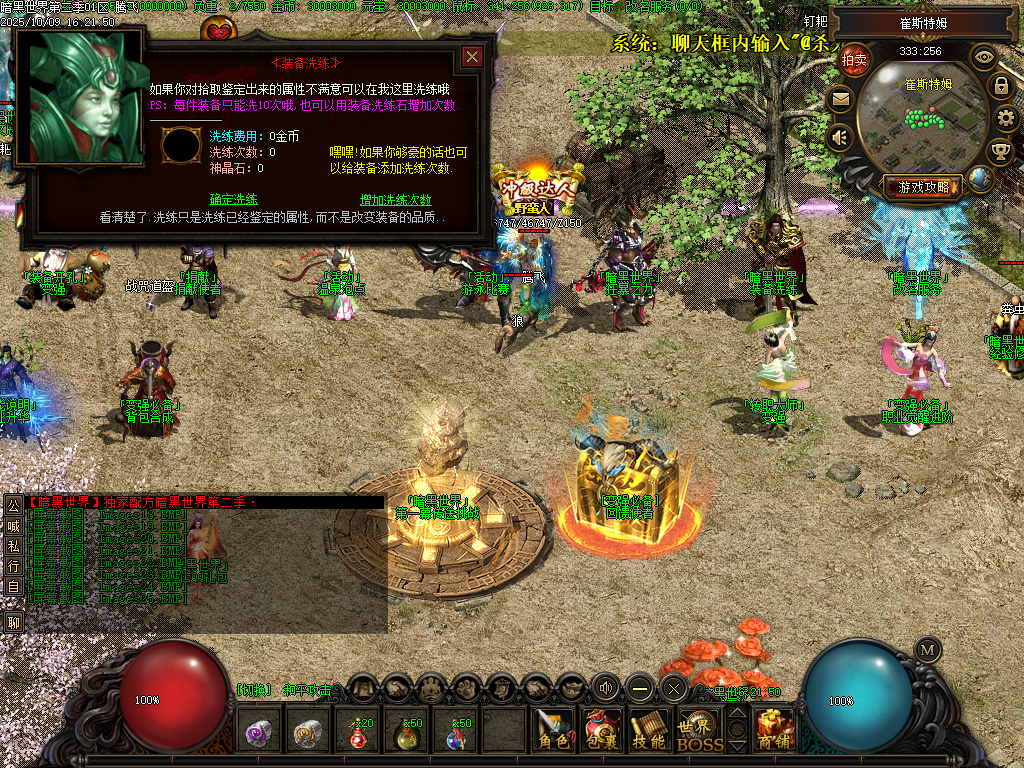1024x768 pixels.
Task: Open settings with the gear icon
Action: [1007, 119]
